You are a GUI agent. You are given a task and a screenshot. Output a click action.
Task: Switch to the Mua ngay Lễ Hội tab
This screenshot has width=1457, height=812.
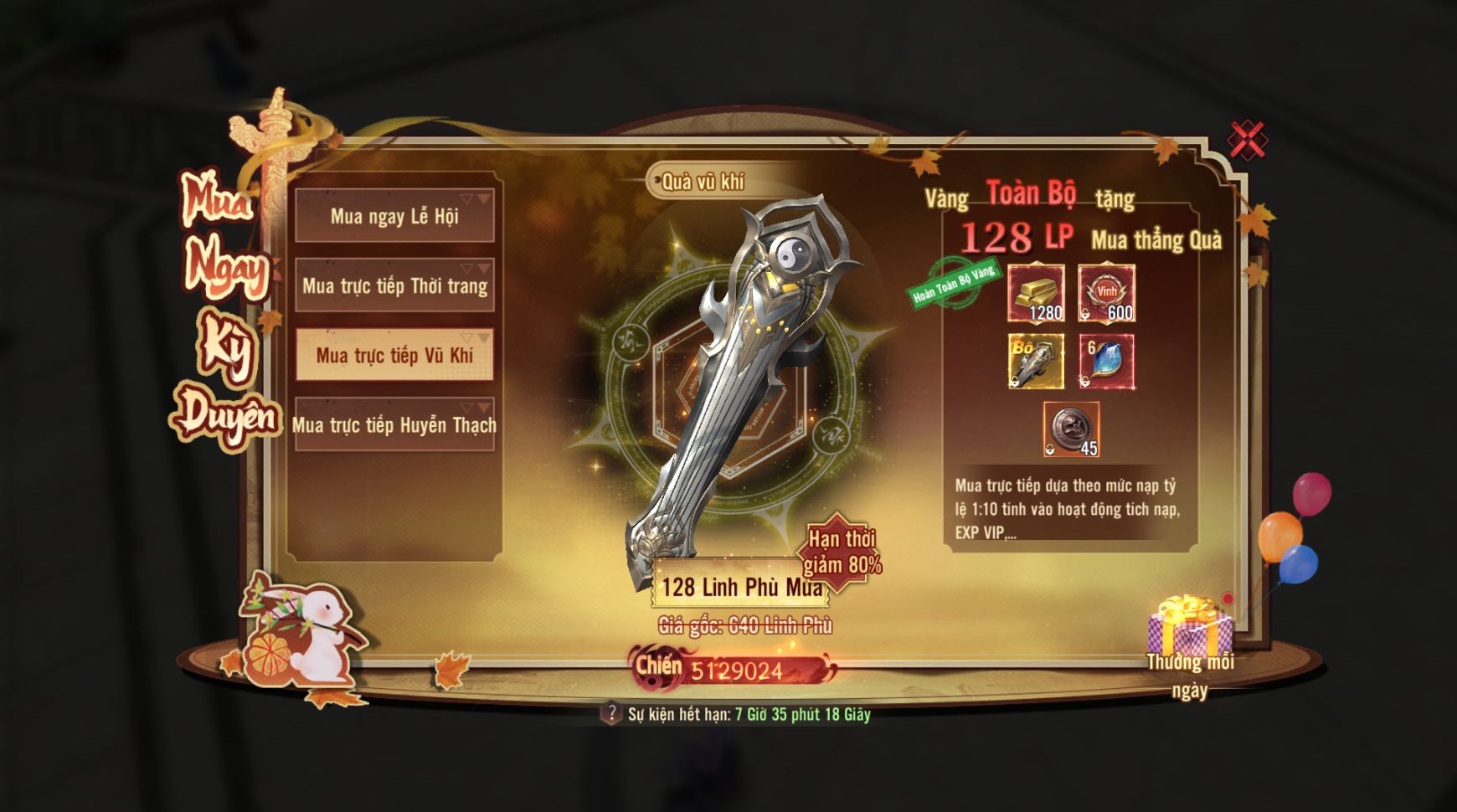pos(394,216)
